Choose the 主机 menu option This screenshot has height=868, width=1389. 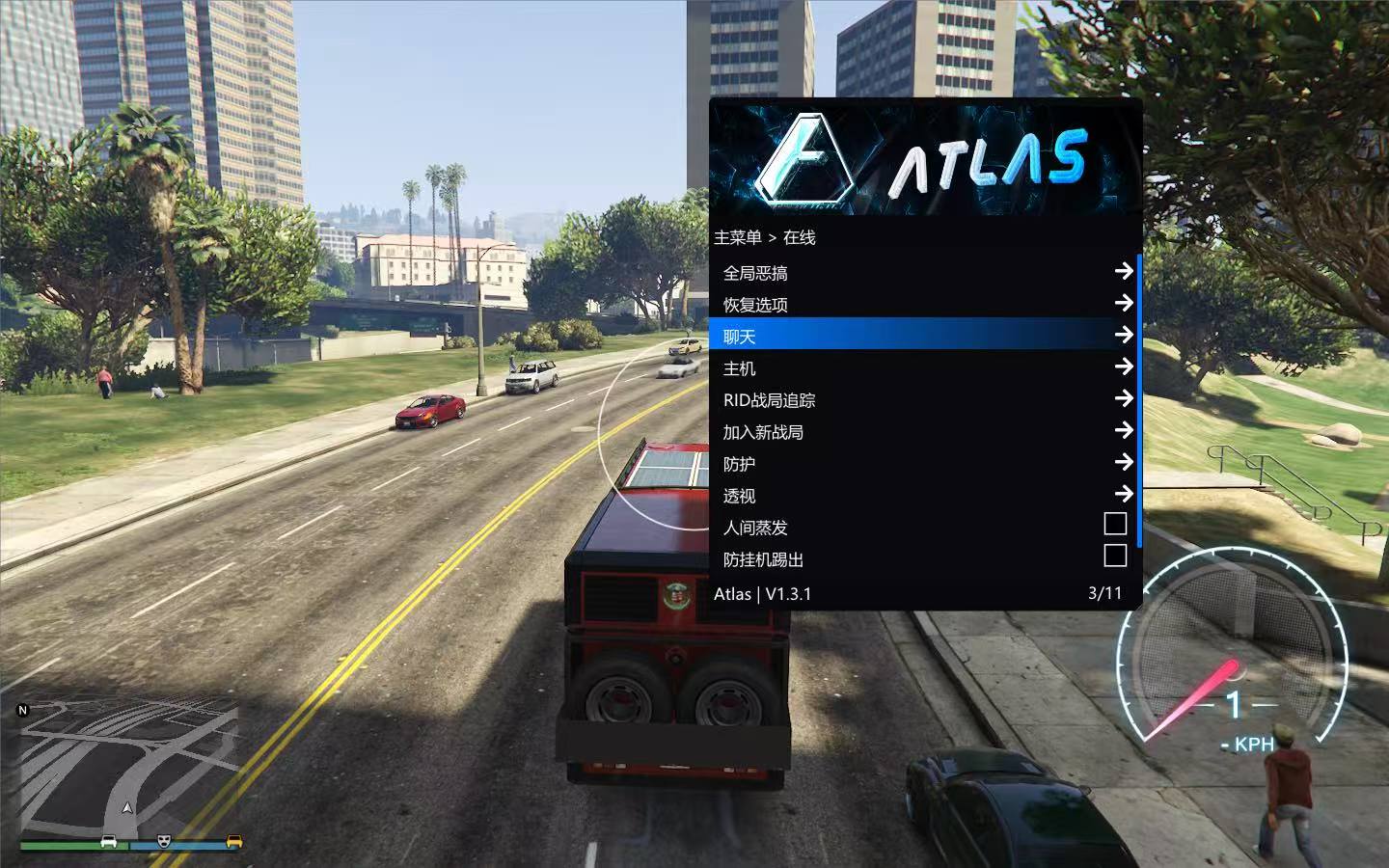(x=924, y=368)
